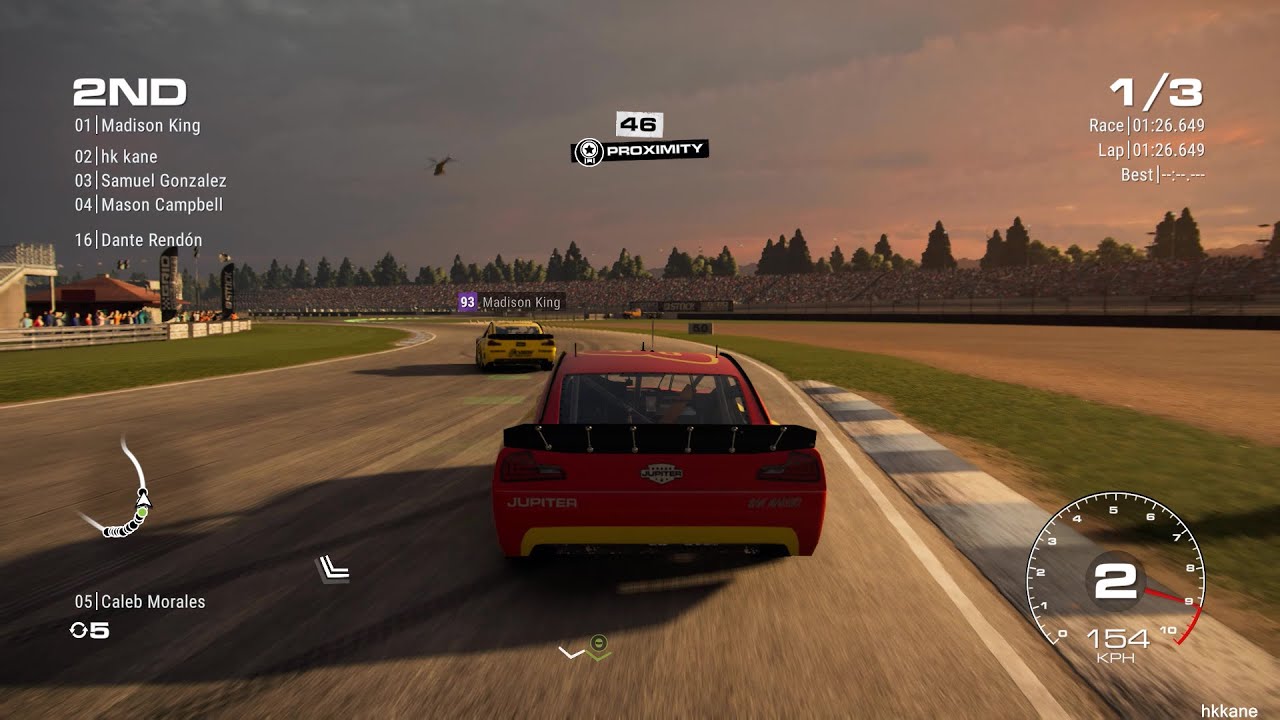1280x720 pixels.
Task: Click the 2ND position banner
Action: [x=127, y=91]
